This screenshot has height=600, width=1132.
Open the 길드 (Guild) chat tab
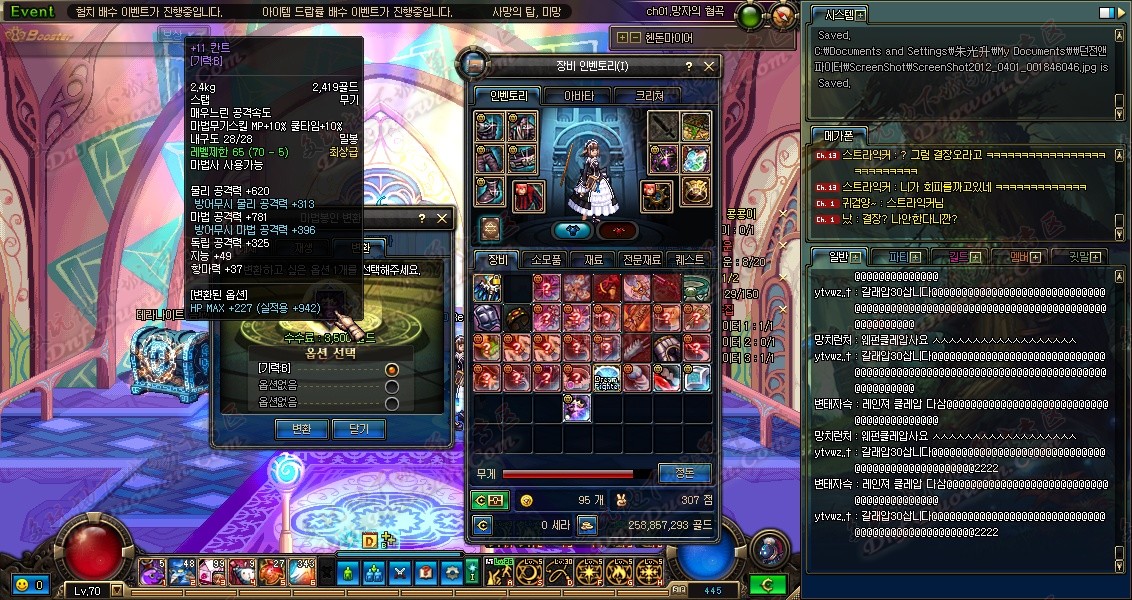pos(957,257)
